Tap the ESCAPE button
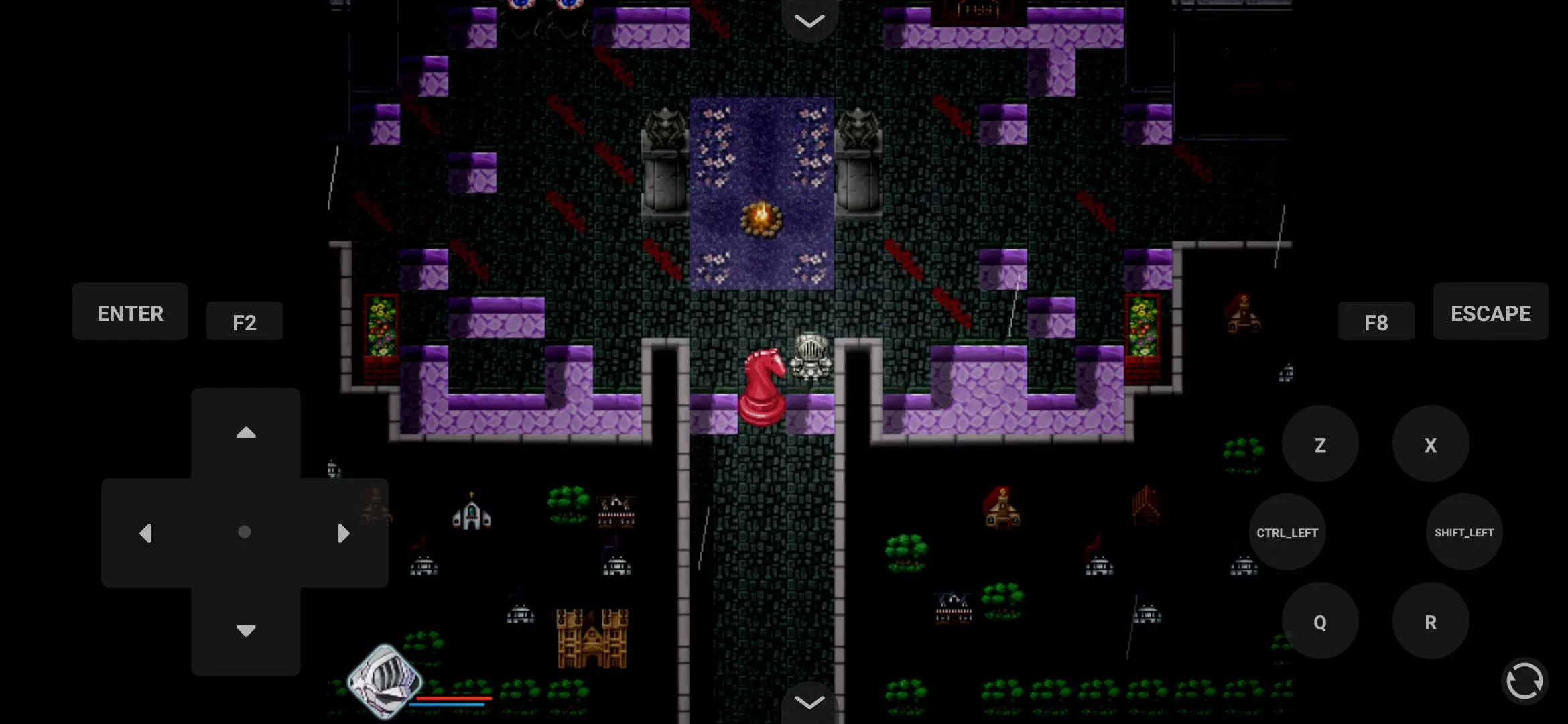The image size is (1568, 724). (1490, 312)
